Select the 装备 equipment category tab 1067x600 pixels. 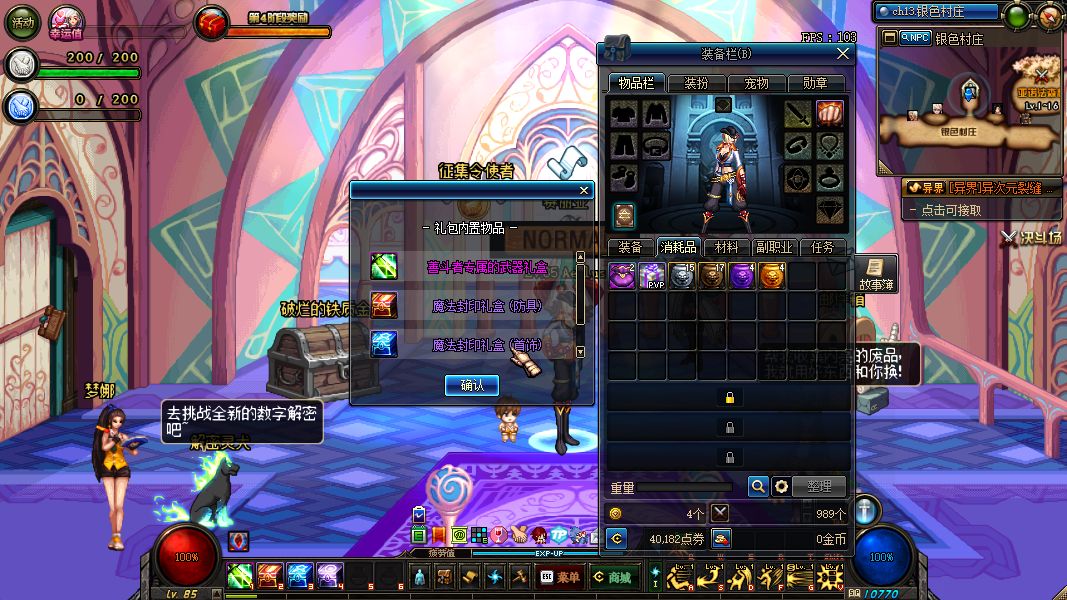[x=630, y=247]
